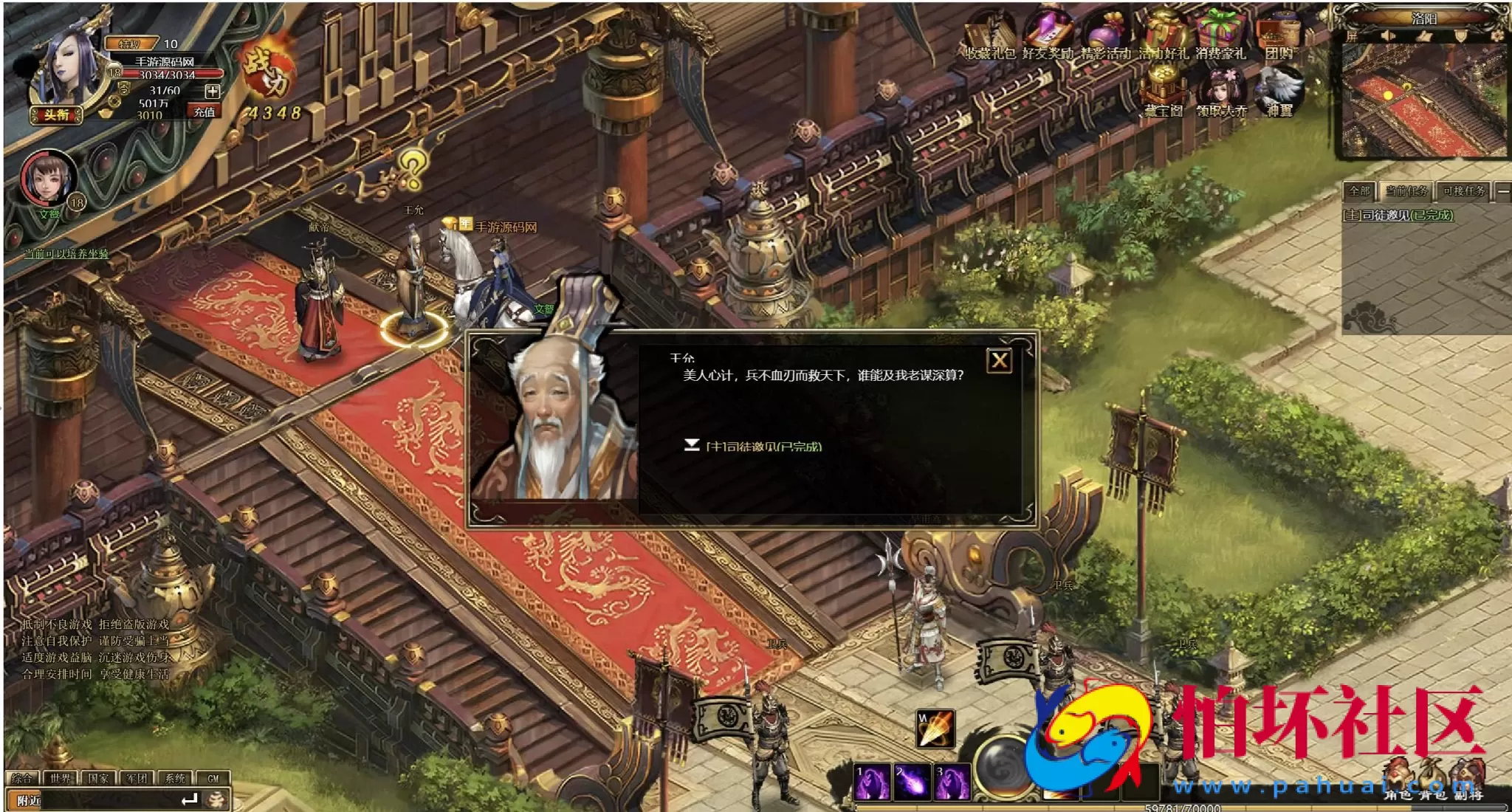Close Wang Yun's dialogue box

tap(1000, 360)
